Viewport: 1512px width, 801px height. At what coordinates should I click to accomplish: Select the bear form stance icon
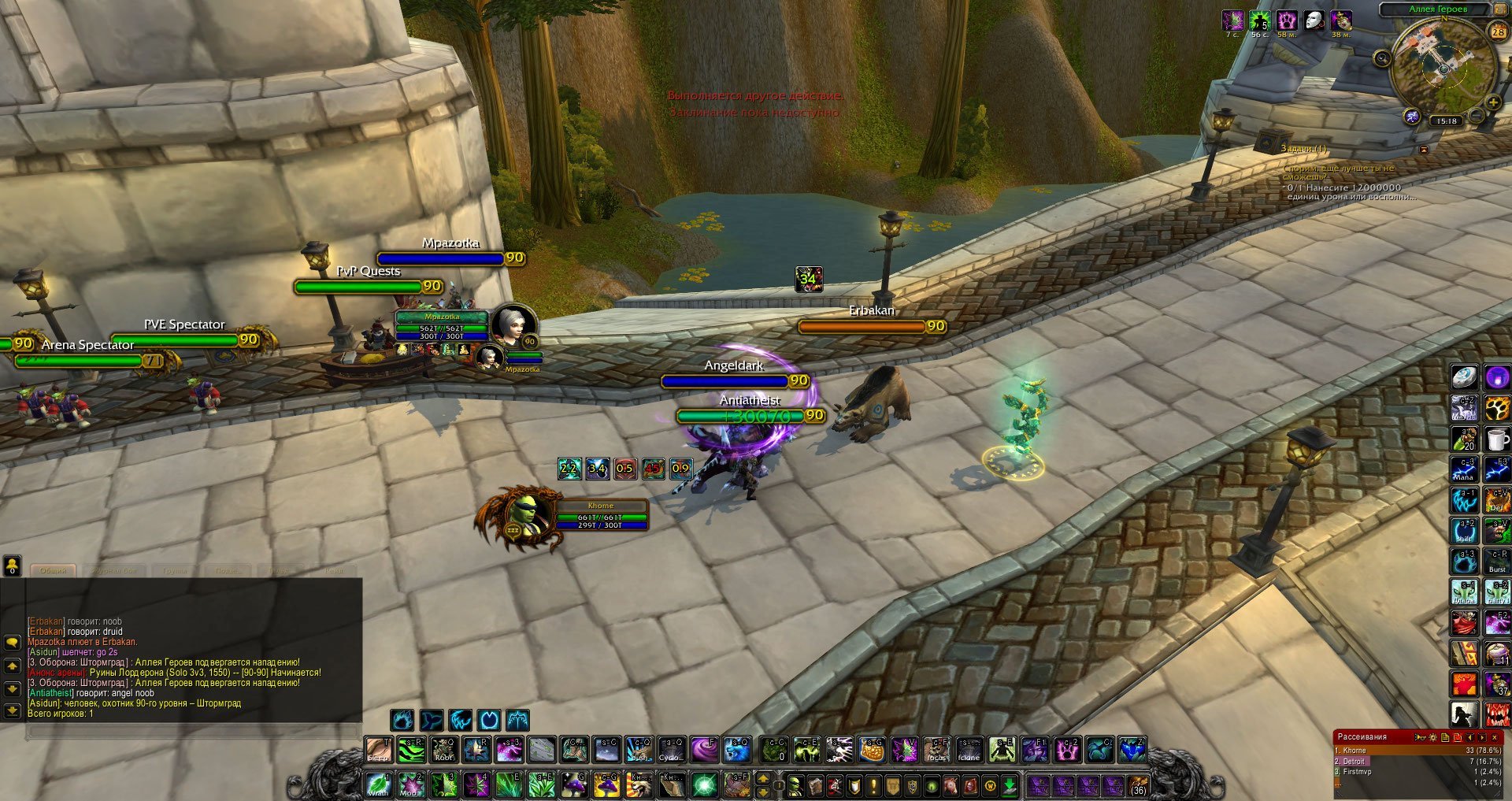click(x=402, y=720)
